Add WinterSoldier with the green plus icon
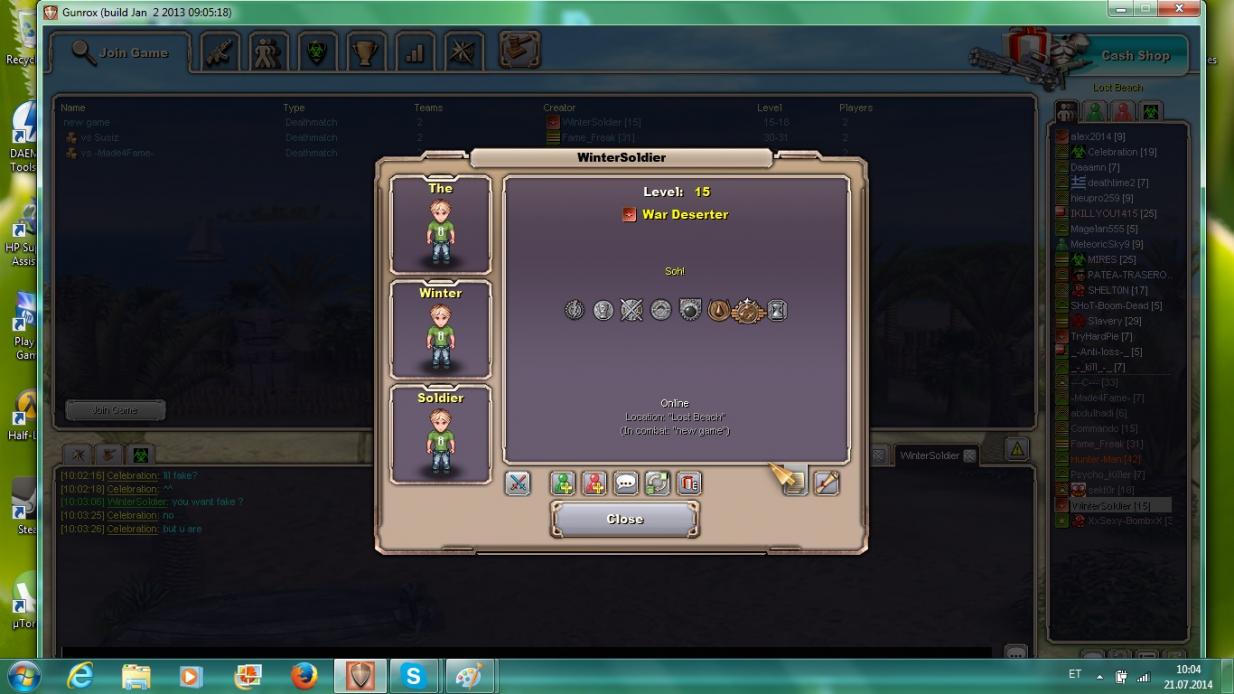 click(563, 483)
